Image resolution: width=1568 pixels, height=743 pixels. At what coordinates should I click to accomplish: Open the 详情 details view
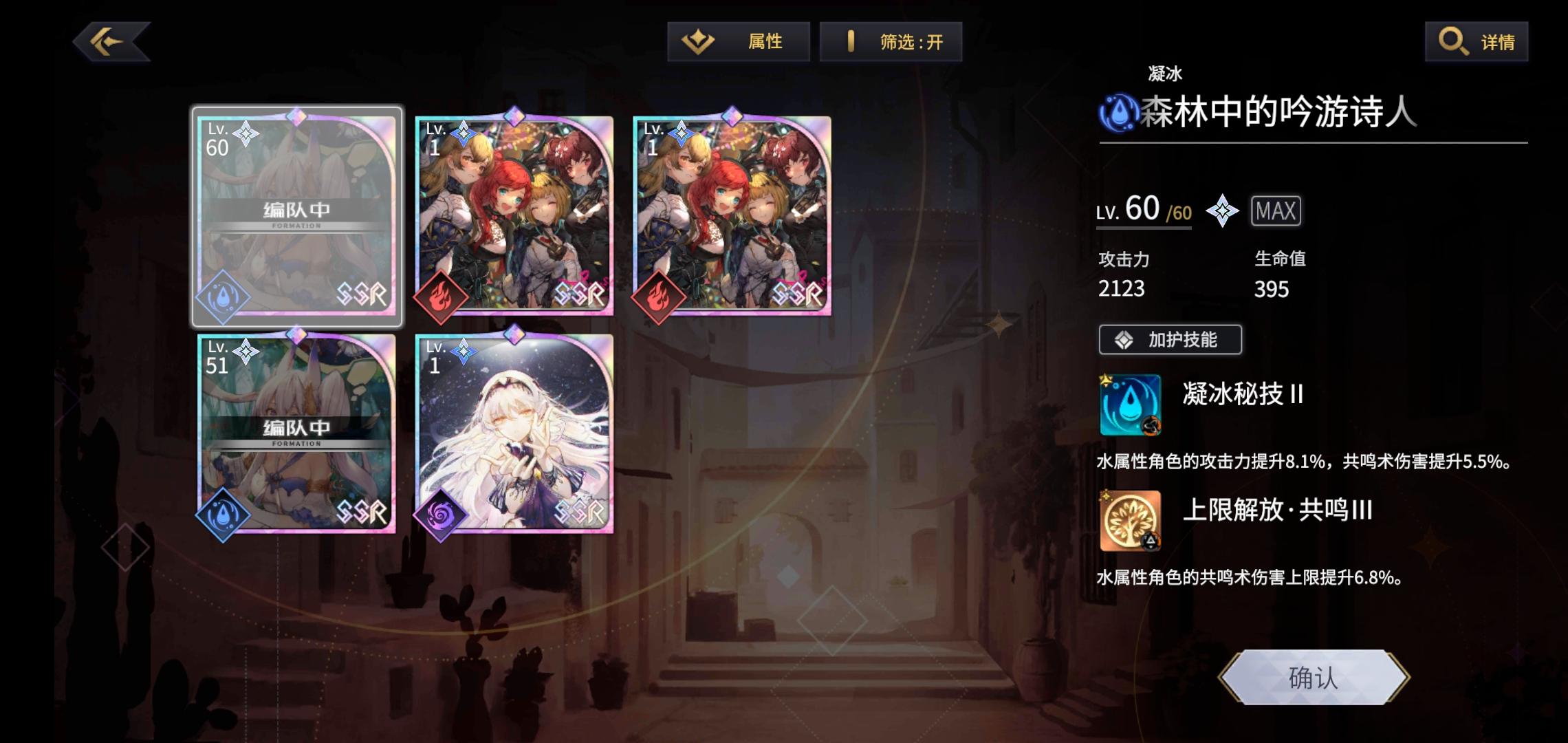[1475, 41]
